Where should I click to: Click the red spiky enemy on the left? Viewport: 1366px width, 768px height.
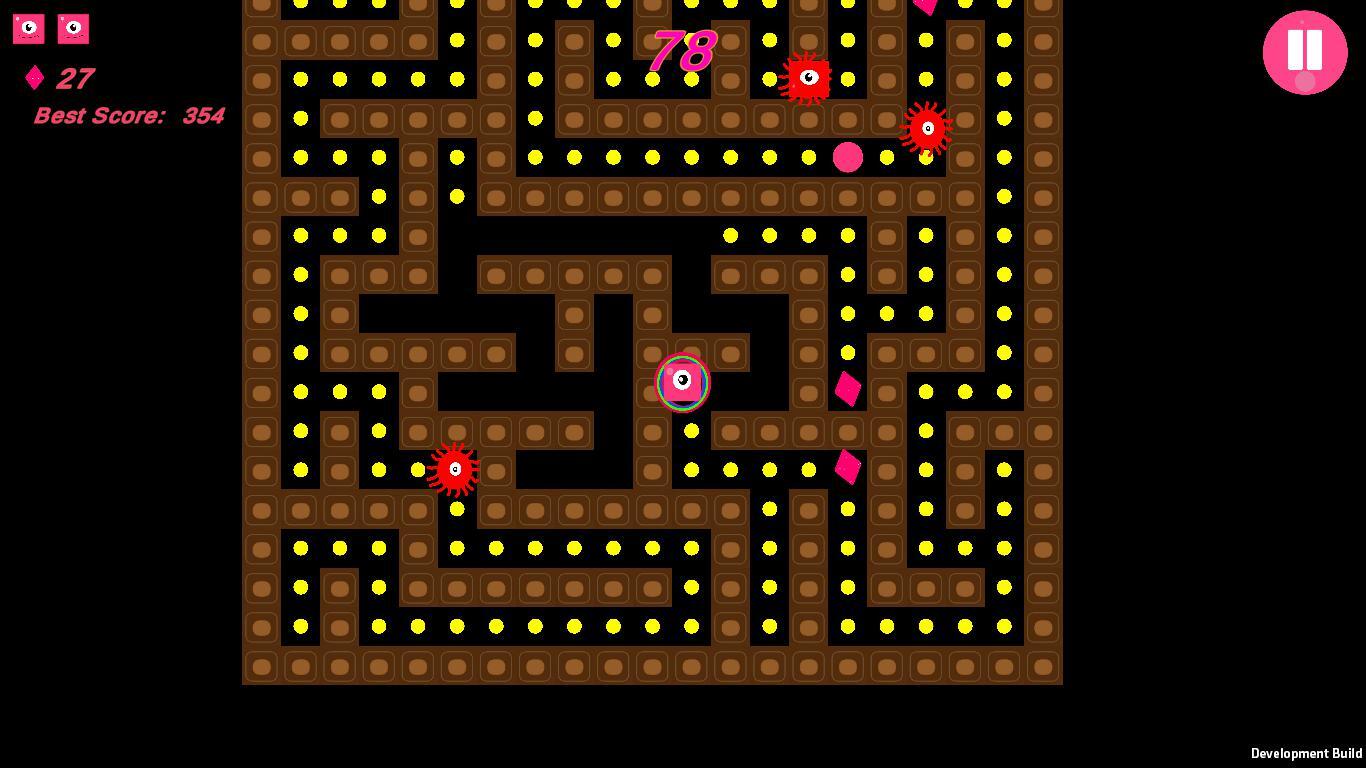point(456,469)
